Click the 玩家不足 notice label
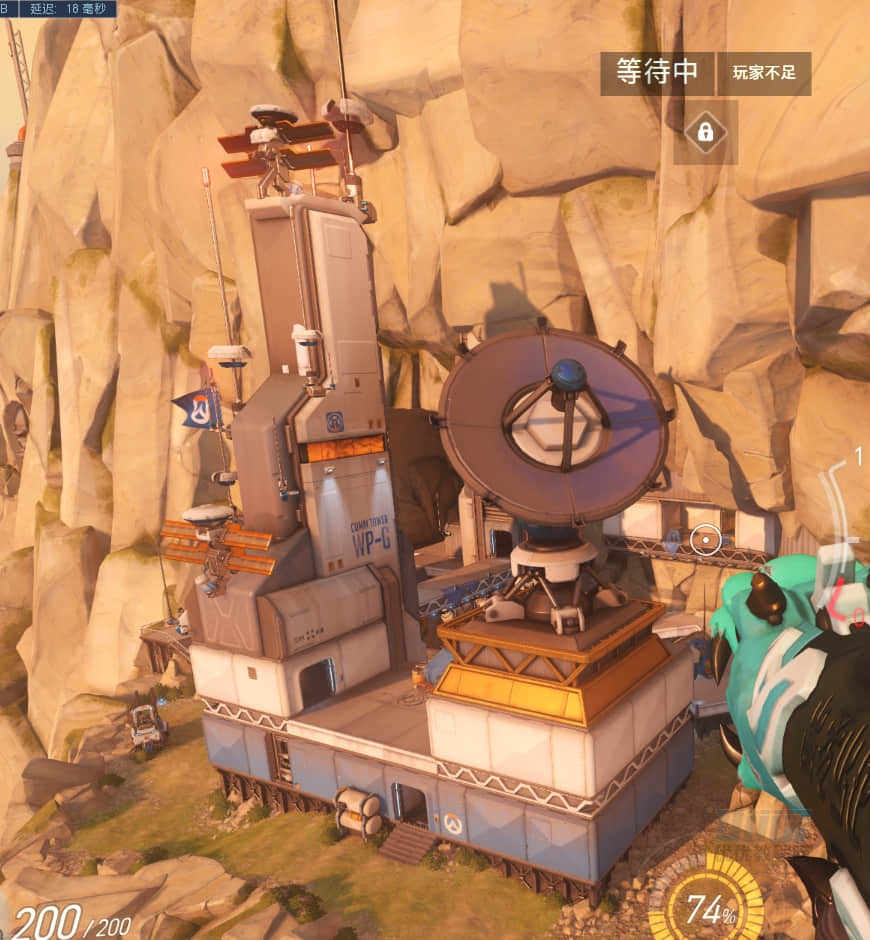The width and height of the screenshot is (870, 940). click(x=764, y=73)
